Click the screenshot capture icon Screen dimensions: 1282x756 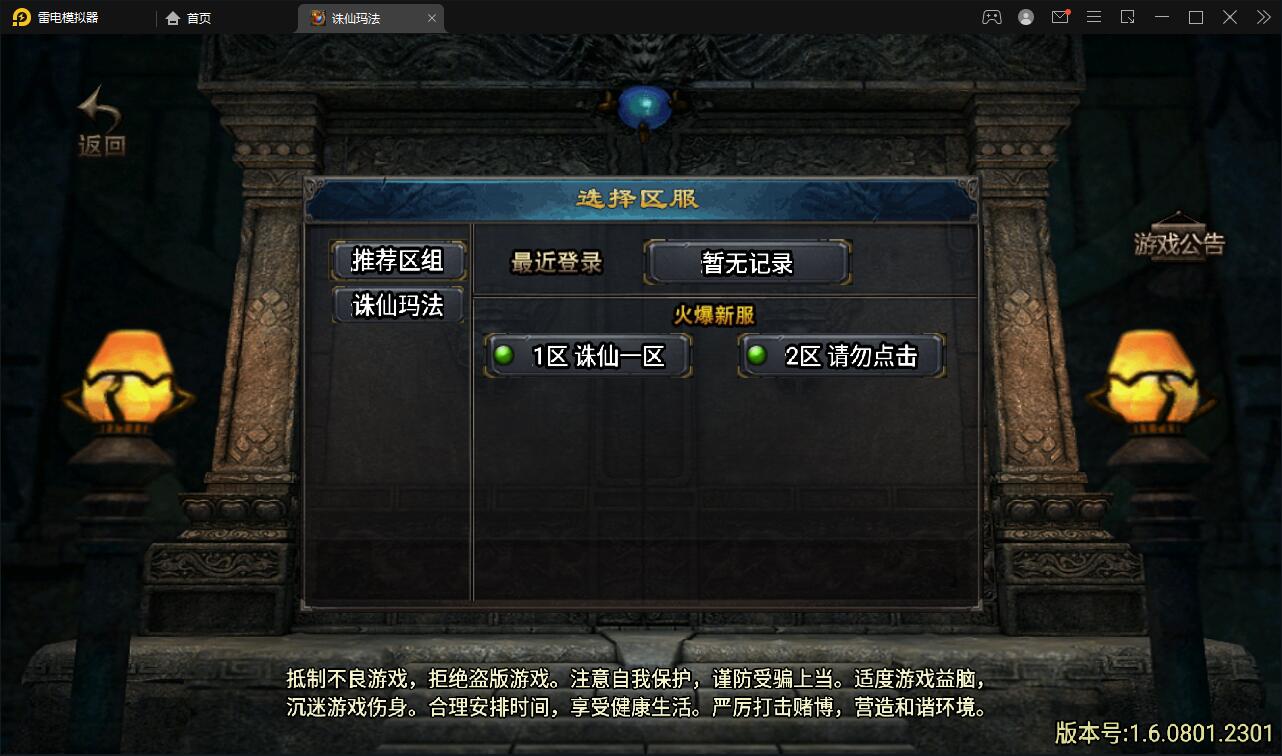pos(1128,17)
